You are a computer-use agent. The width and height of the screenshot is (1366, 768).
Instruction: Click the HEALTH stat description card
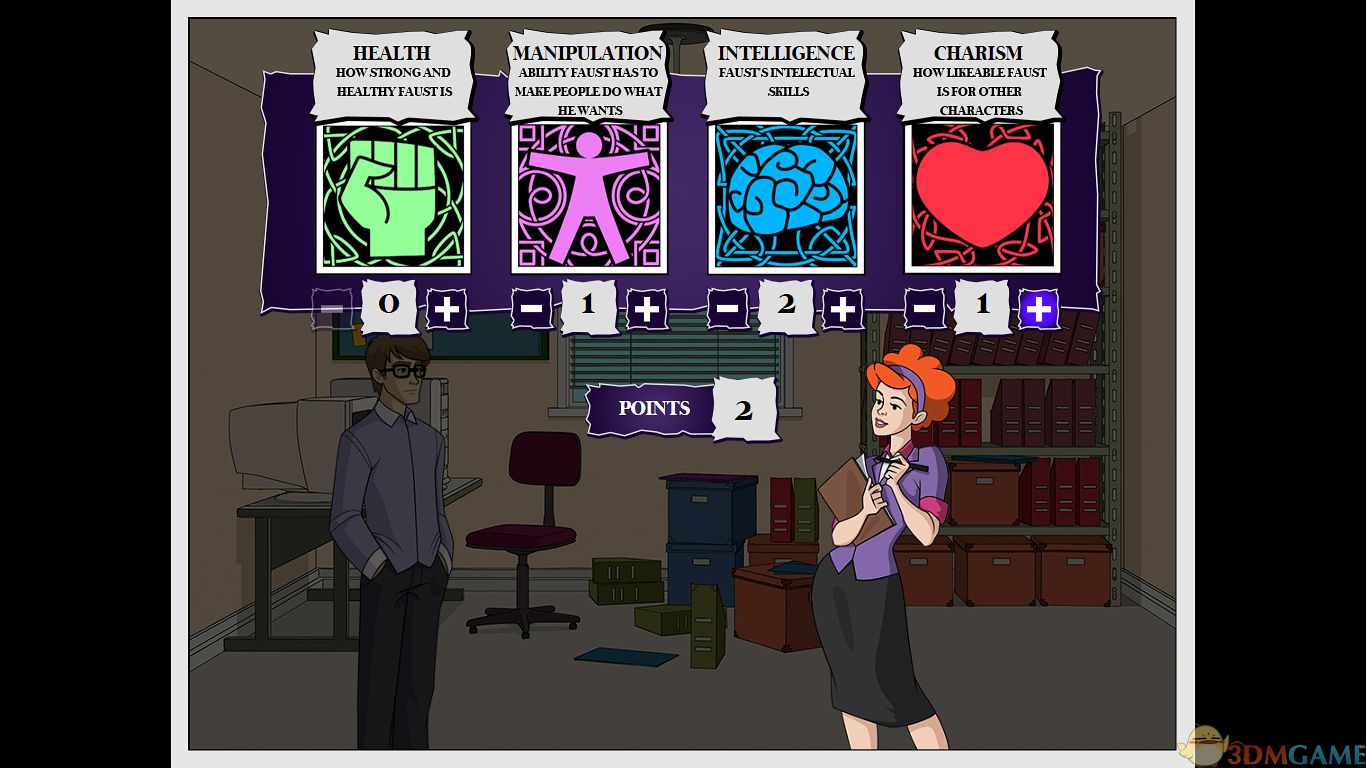(393, 70)
